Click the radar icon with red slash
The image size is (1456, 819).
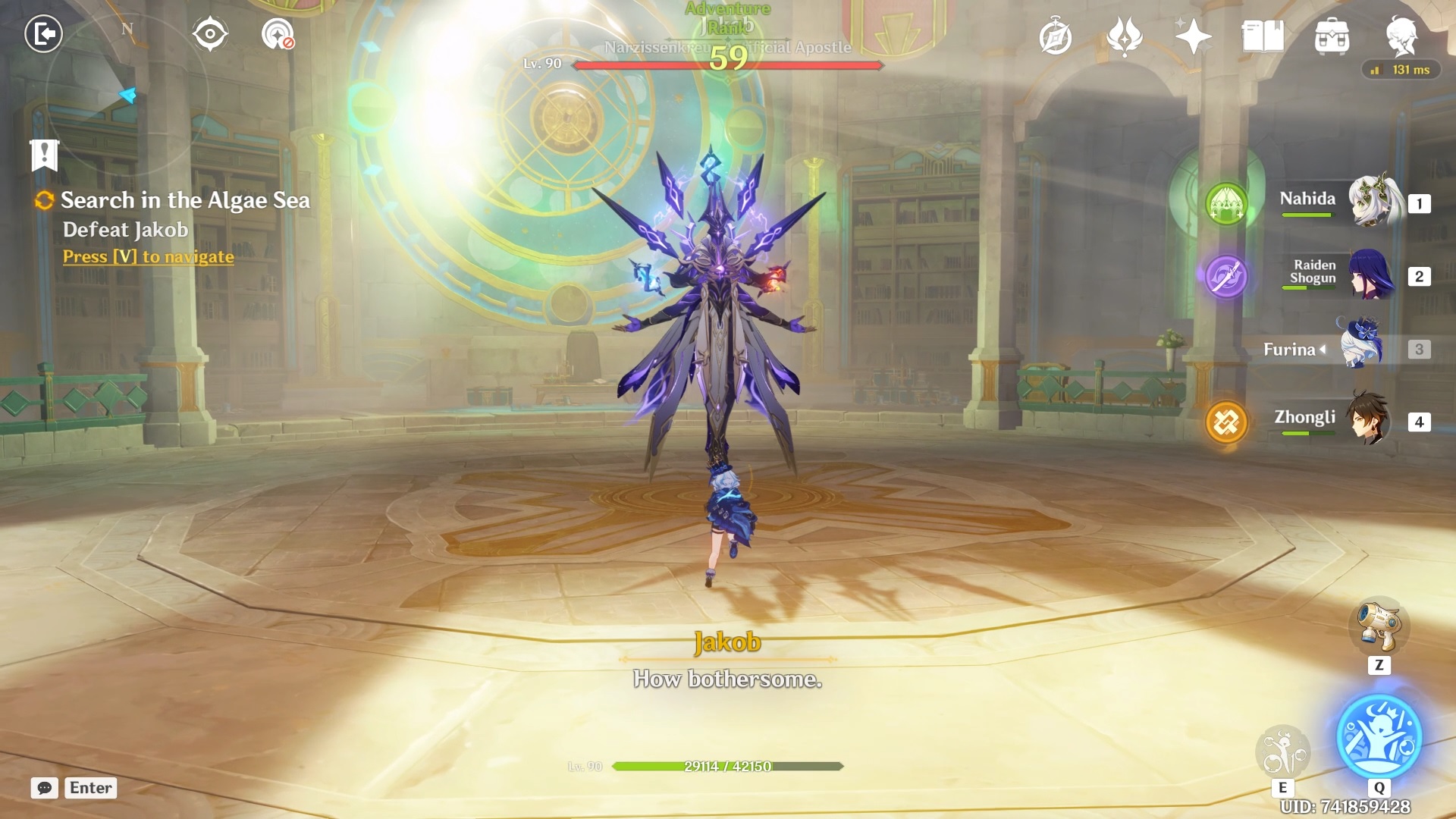278,35
